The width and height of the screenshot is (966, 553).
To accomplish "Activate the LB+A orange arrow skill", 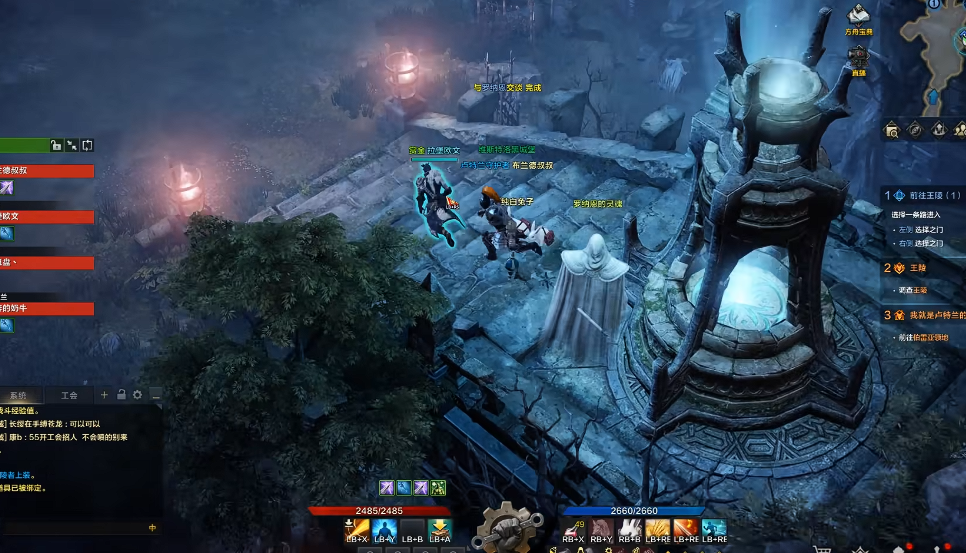I will pos(440,530).
